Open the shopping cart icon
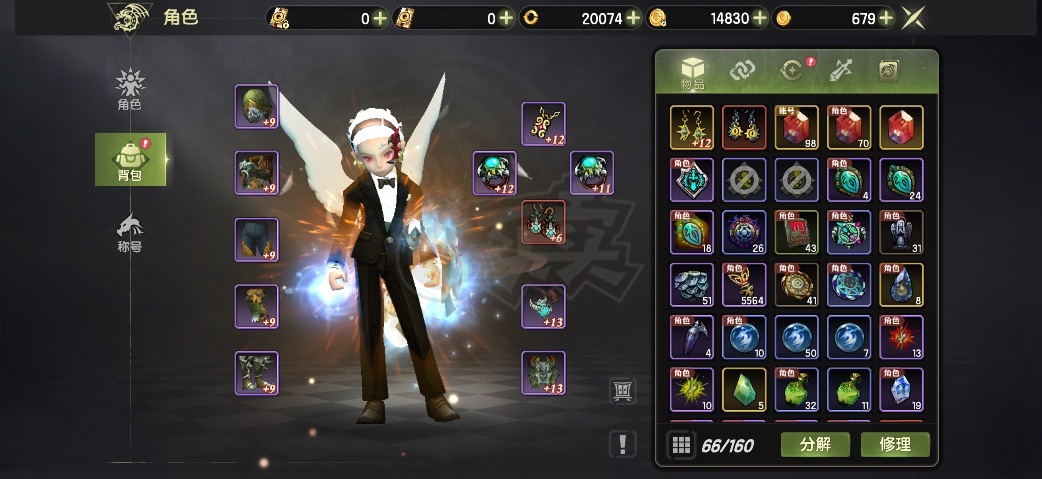This screenshot has height=479, width=1042. pyautogui.click(x=623, y=391)
